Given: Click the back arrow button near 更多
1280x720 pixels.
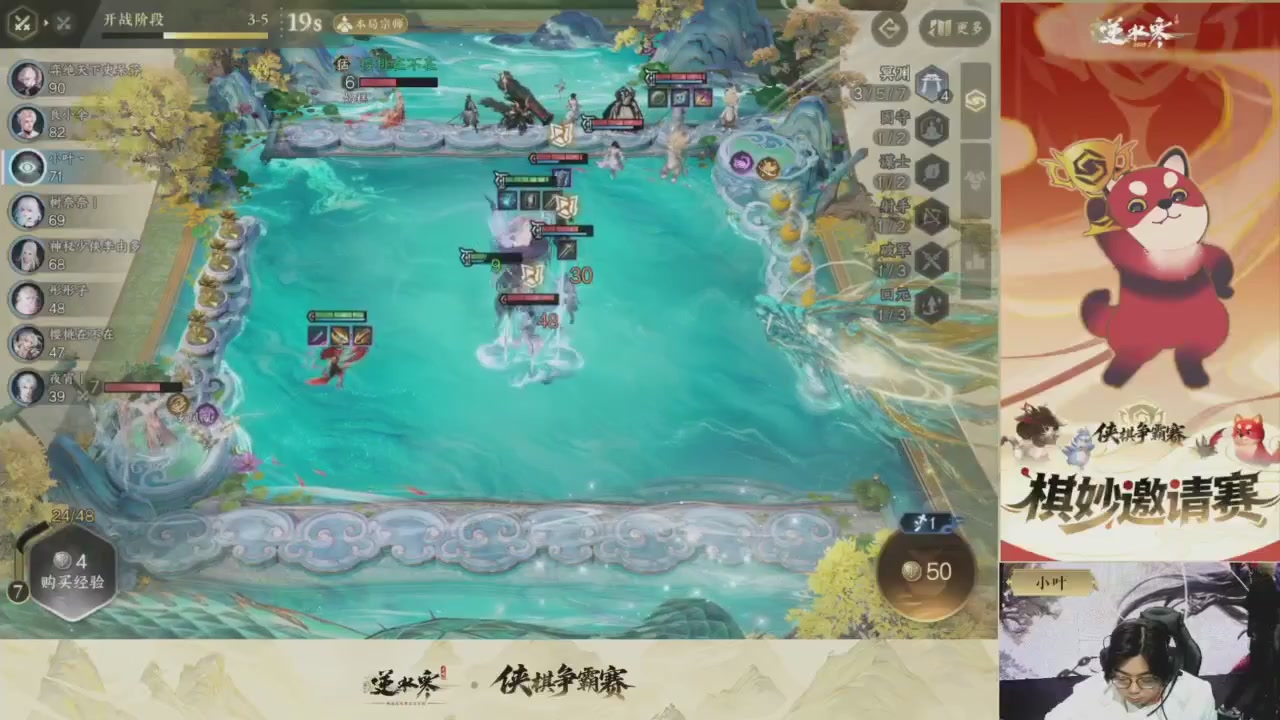Looking at the screenshot, I should click(x=889, y=29).
